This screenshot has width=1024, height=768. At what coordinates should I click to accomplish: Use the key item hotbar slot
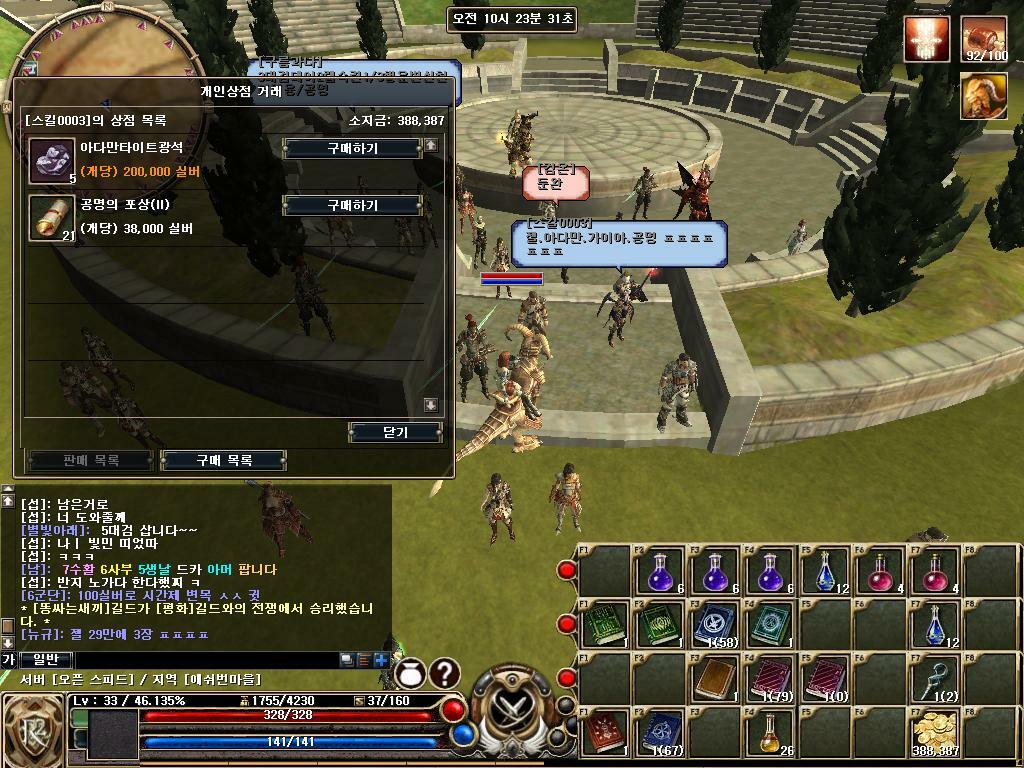tap(935, 680)
